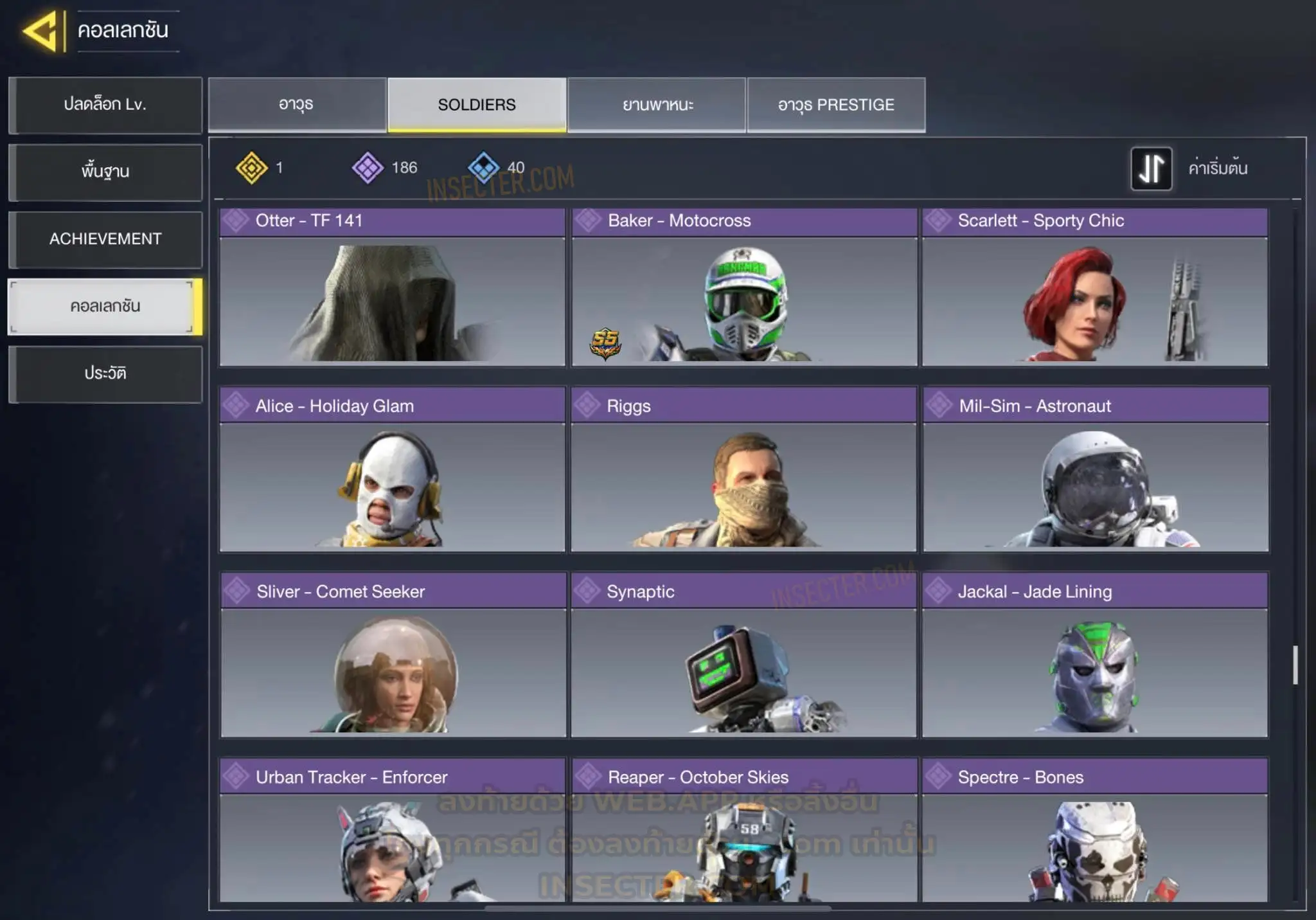1316x920 pixels.
Task: Open the ACHIEVEMENT section
Action: [105, 239]
